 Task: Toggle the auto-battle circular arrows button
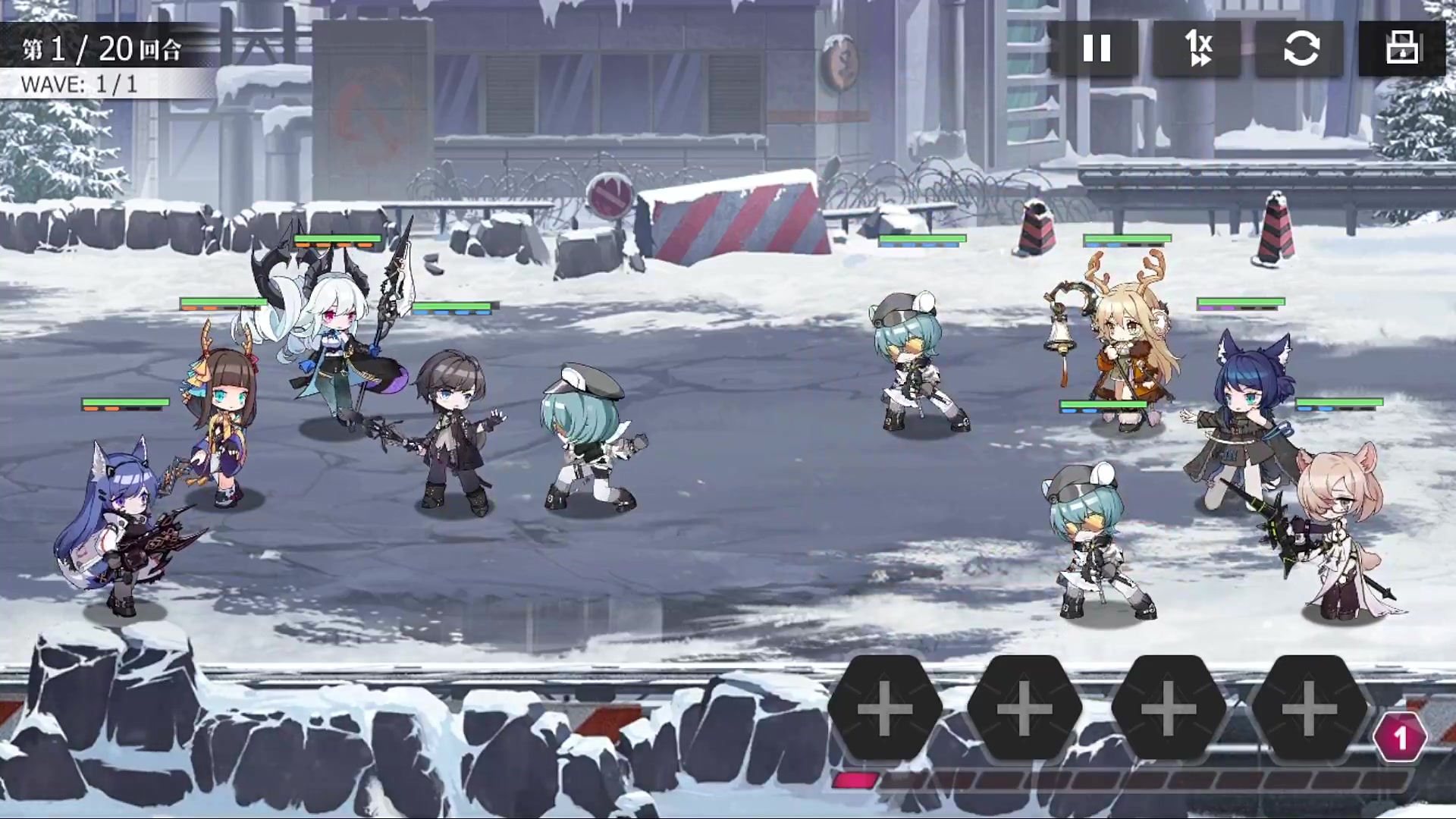pos(1300,49)
